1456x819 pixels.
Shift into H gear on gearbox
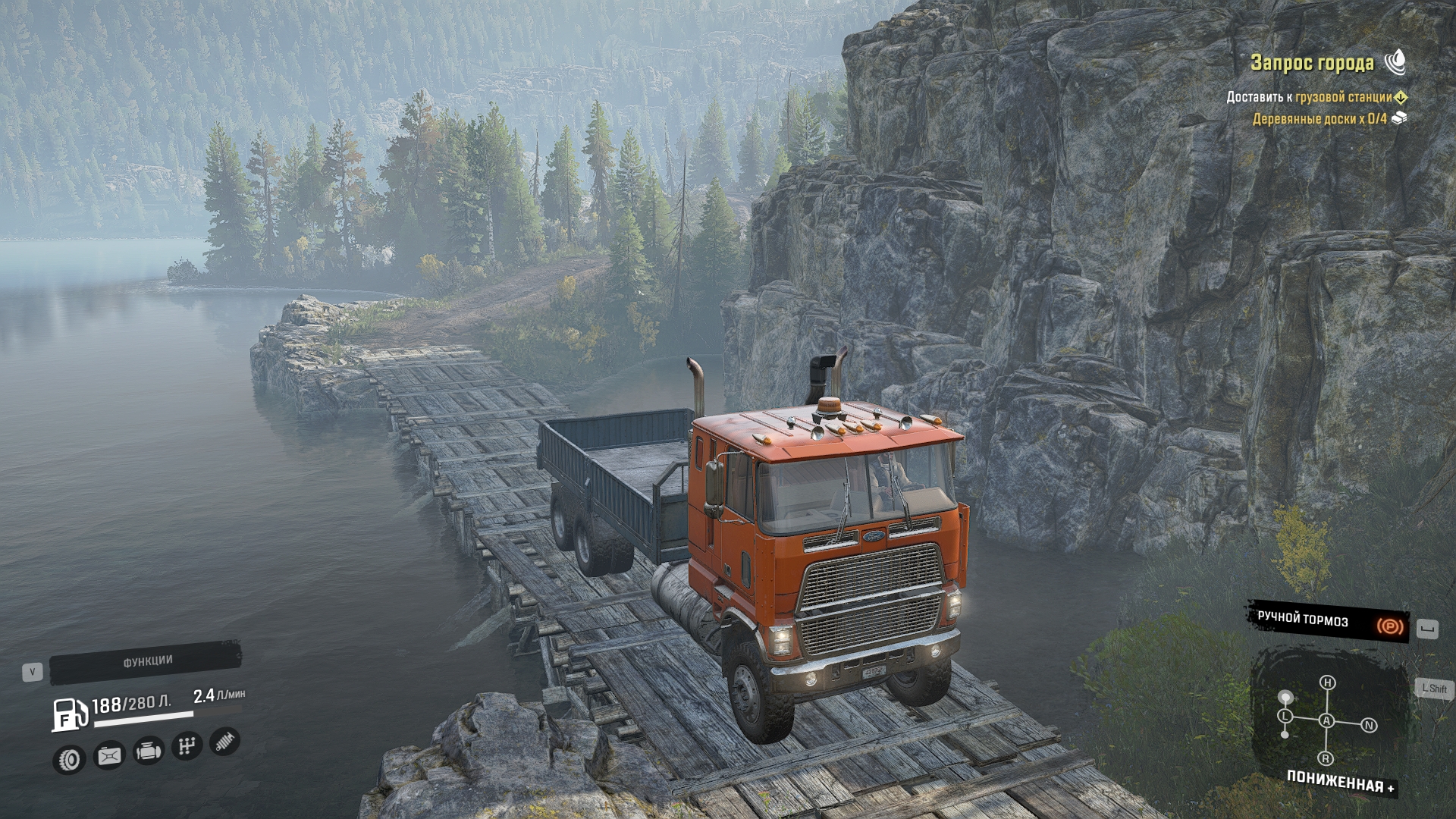(1327, 682)
